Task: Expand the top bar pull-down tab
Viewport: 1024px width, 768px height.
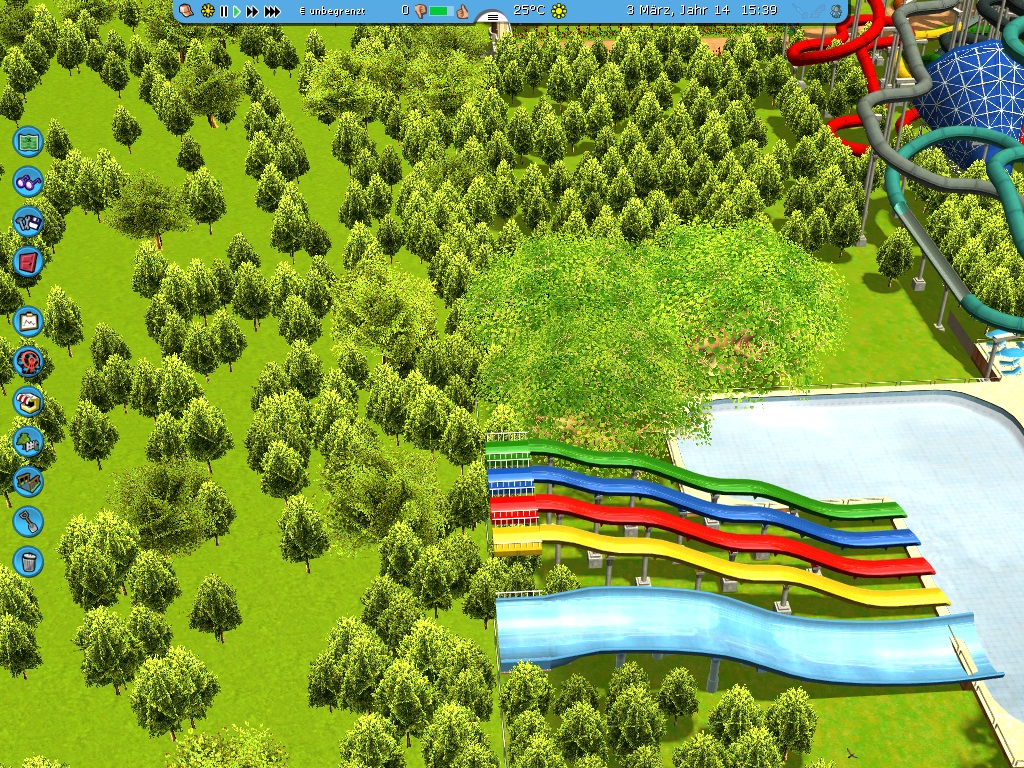Action: [x=490, y=18]
